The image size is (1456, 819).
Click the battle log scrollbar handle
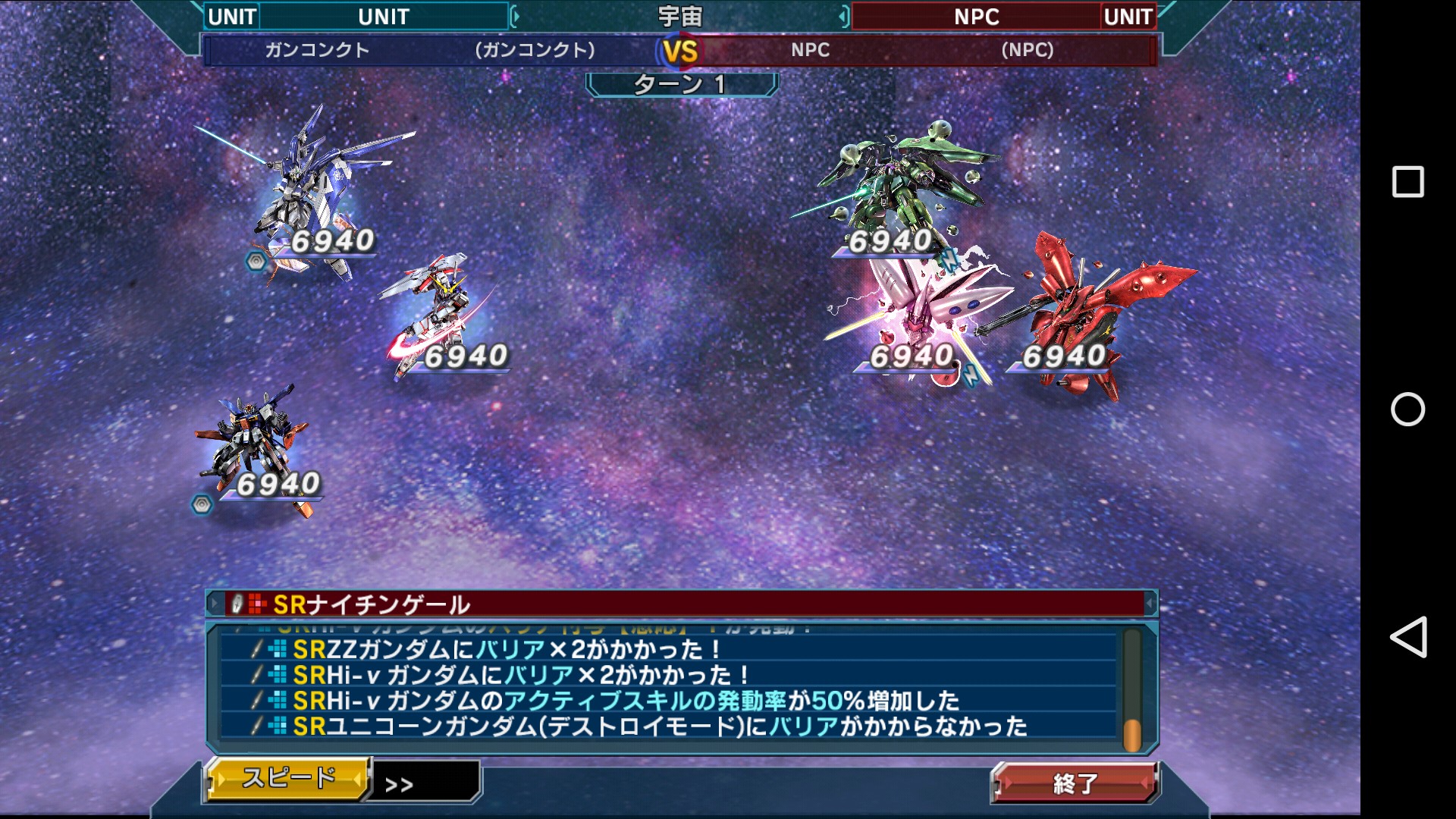tap(1131, 734)
